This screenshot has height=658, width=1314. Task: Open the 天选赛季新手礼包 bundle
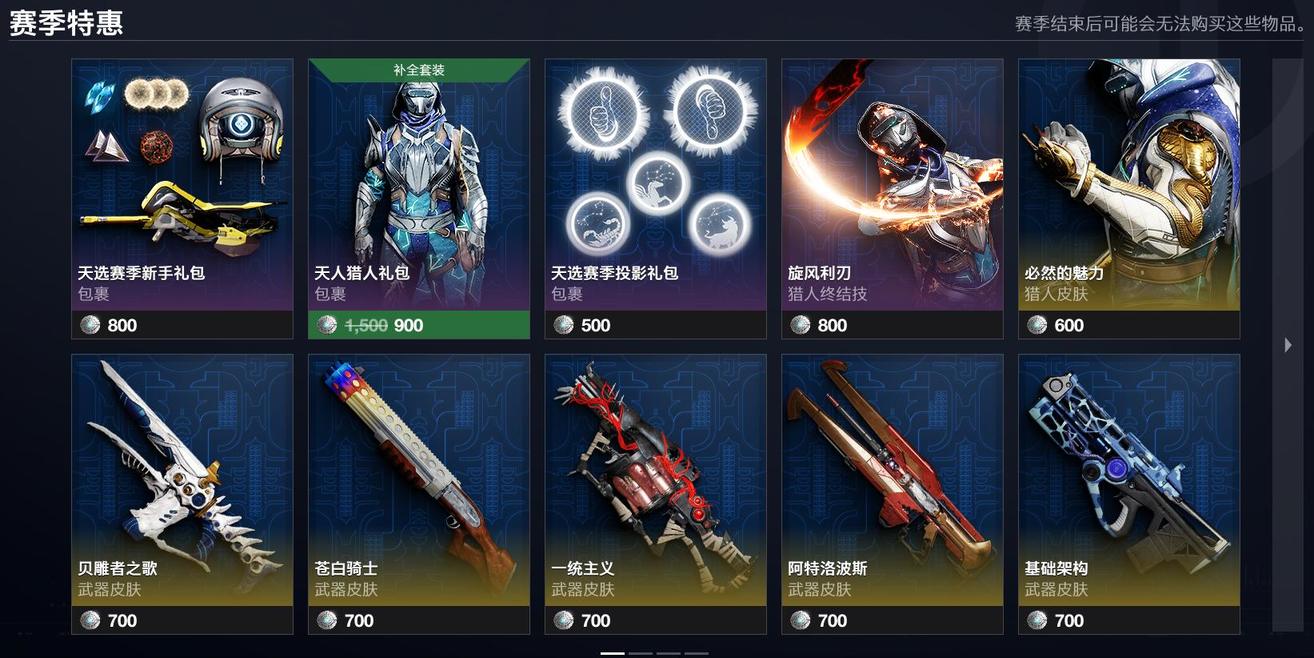pos(182,198)
